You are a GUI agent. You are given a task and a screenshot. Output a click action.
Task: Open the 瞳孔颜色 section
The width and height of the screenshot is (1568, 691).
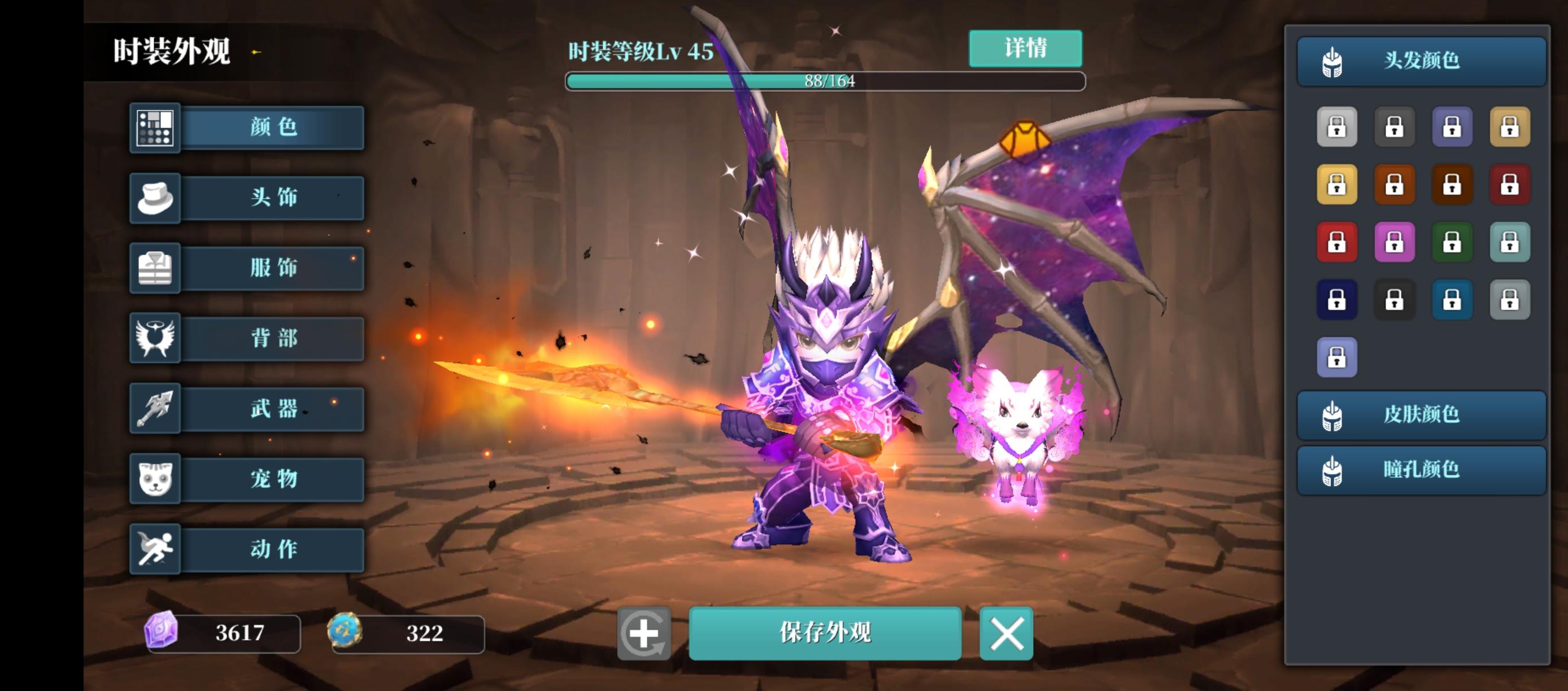tap(1421, 470)
